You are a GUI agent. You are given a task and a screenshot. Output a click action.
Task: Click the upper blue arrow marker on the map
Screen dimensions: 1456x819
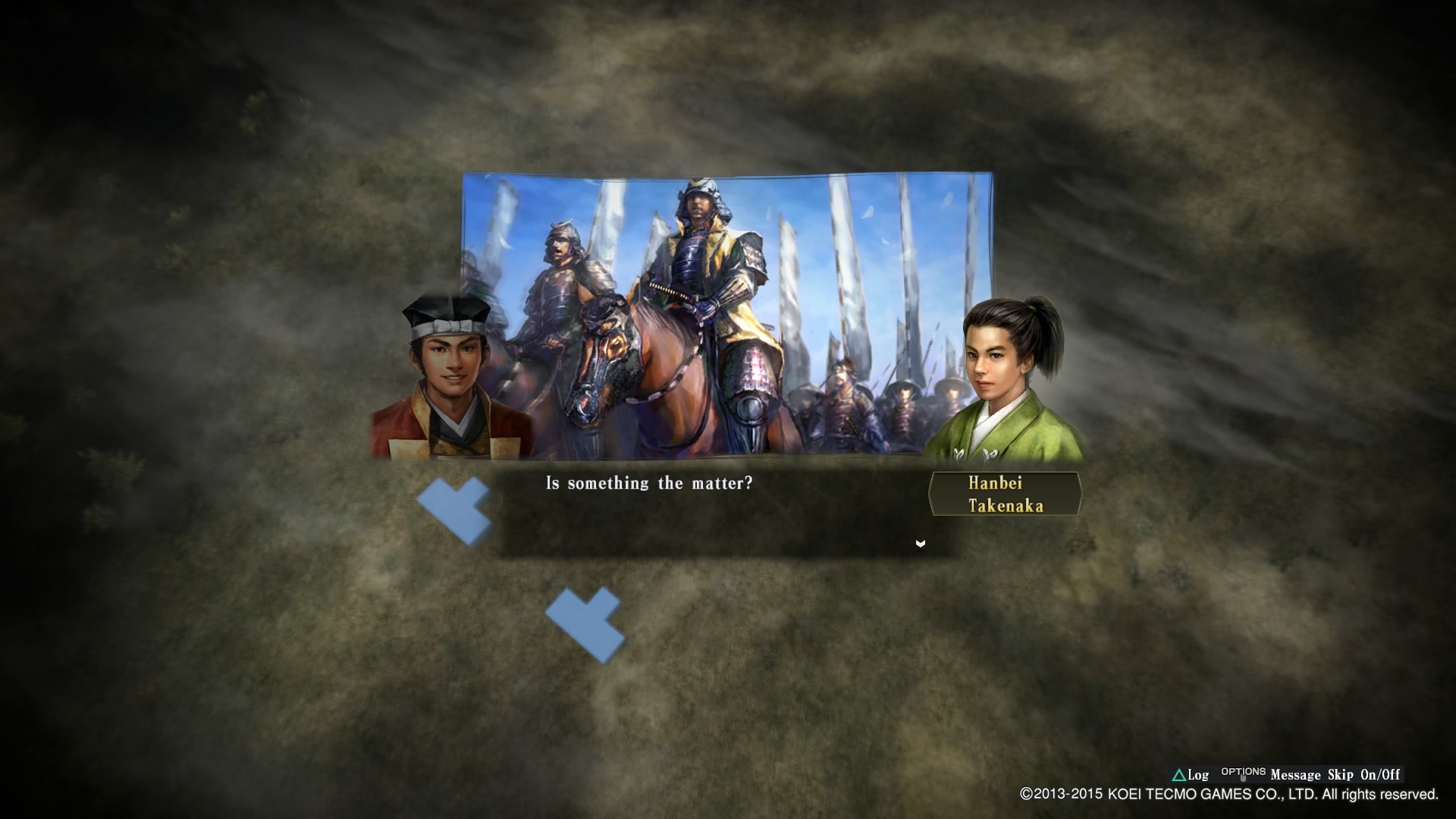[455, 508]
